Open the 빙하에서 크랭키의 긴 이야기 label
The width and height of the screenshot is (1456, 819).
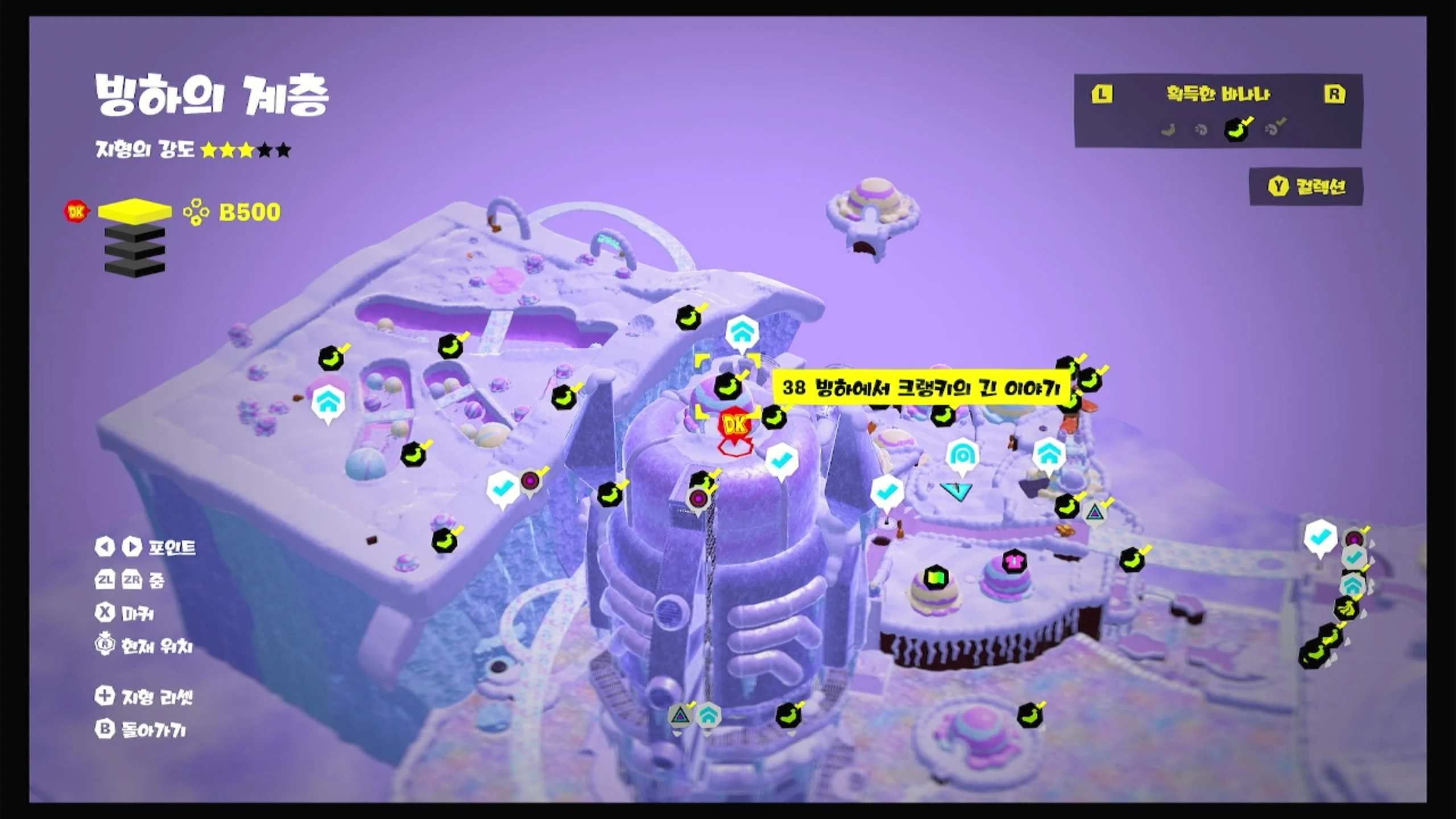pyautogui.click(x=921, y=388)
